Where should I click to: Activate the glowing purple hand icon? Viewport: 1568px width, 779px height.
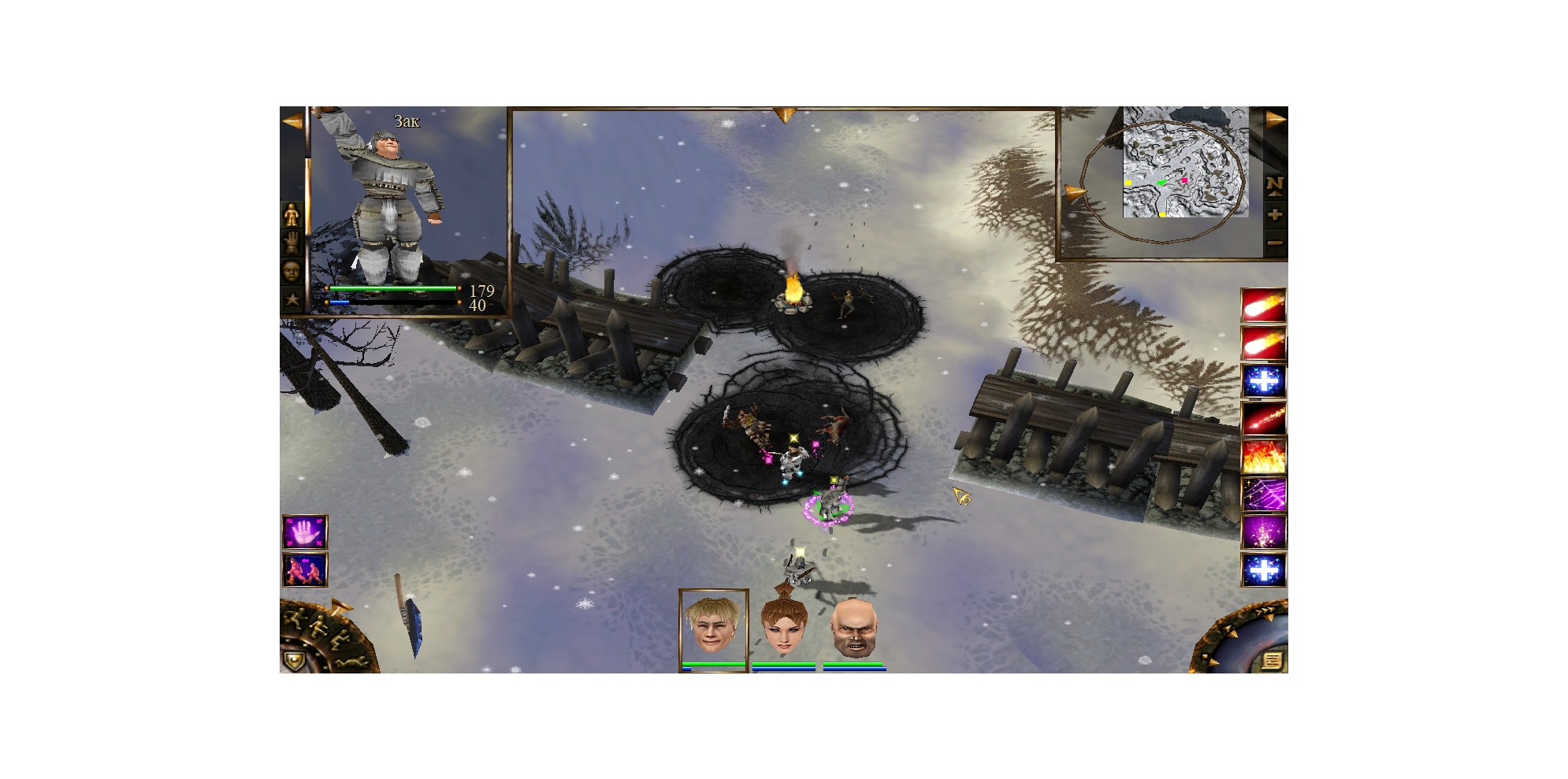pyautogui.click(x=304, y=533)
